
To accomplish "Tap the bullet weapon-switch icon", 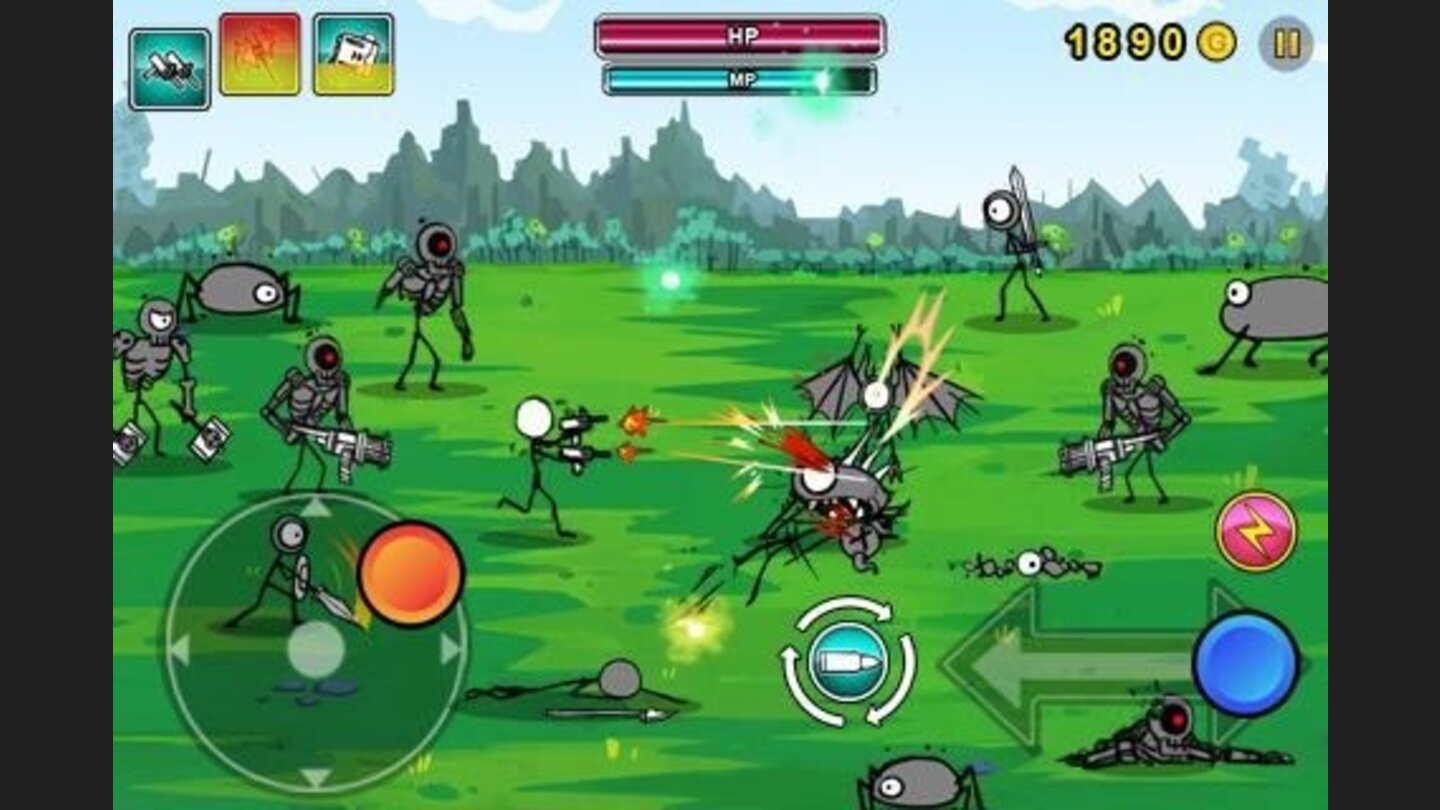I will [846, 661].
